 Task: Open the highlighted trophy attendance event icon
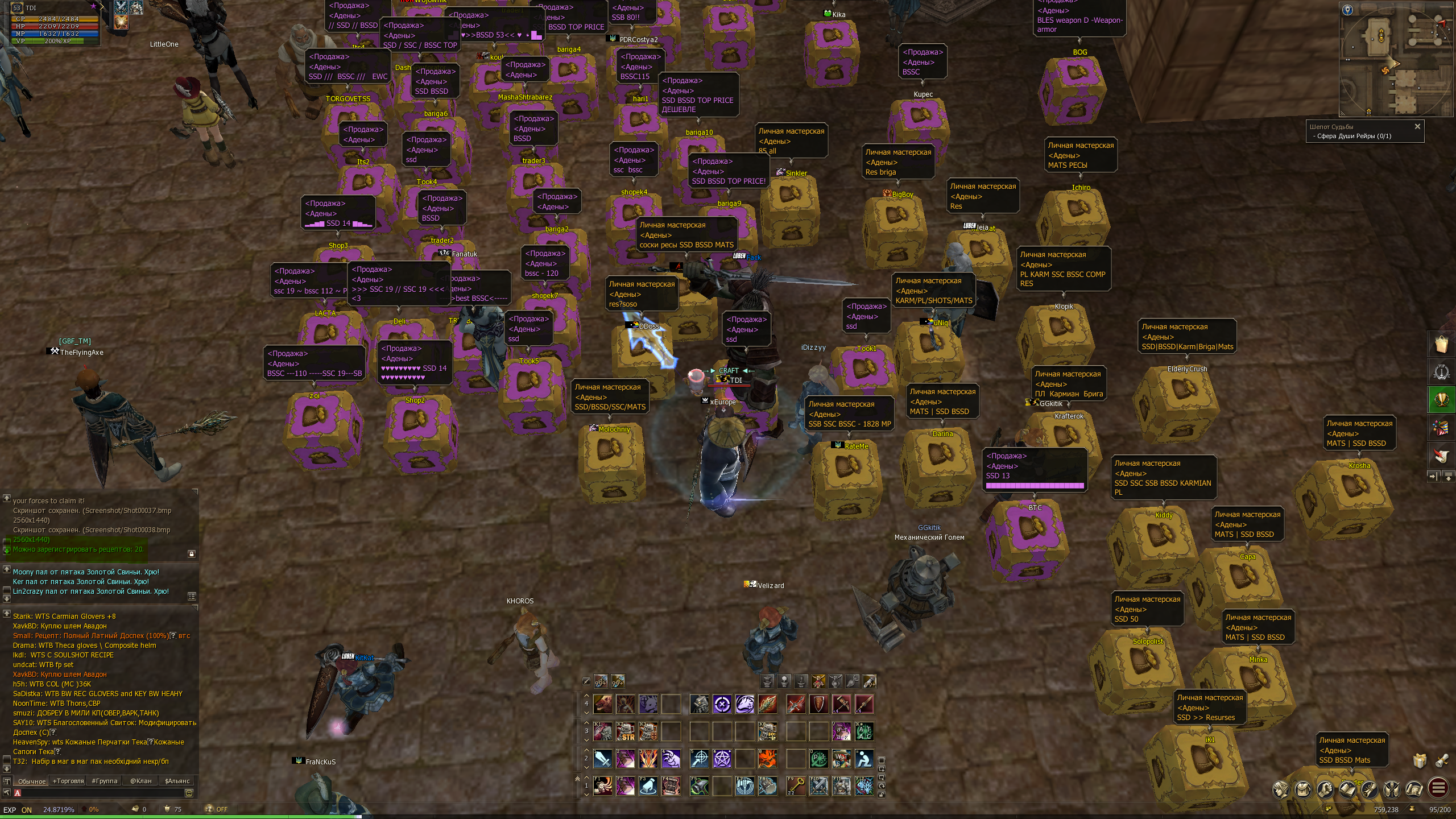pos(1442,399)
